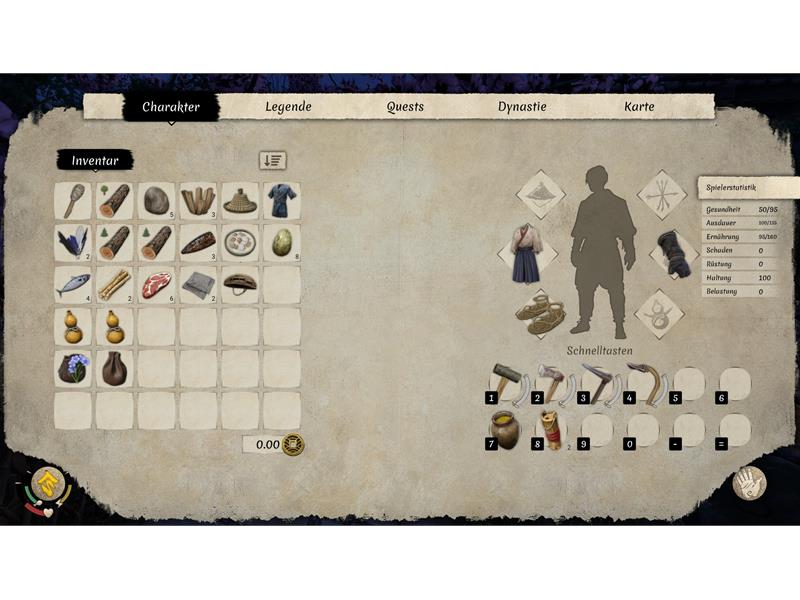Click the egg stack in the inventory
Image resolution: width=800 pixels, height=600 pixels.
coord(281,243)
